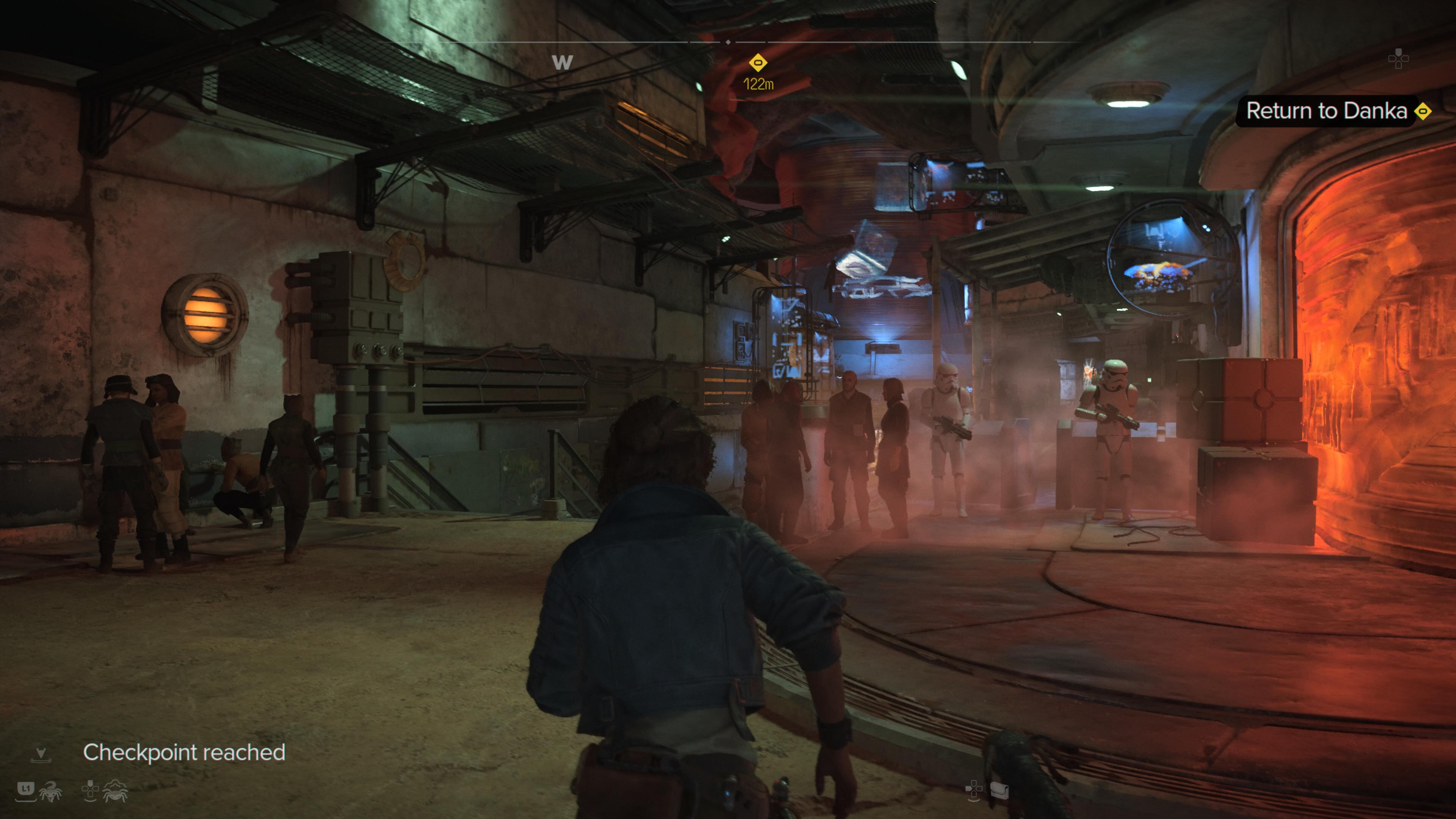Click the W heading on the compass
The height and width of the screenshot is (819, 1456).
(562, 62)
